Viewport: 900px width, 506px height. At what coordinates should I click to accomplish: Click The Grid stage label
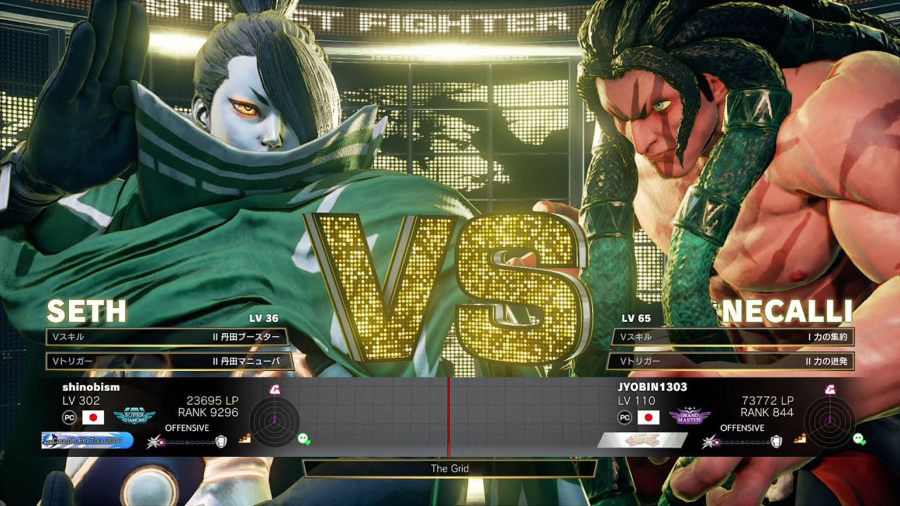[x=450, y=468]
